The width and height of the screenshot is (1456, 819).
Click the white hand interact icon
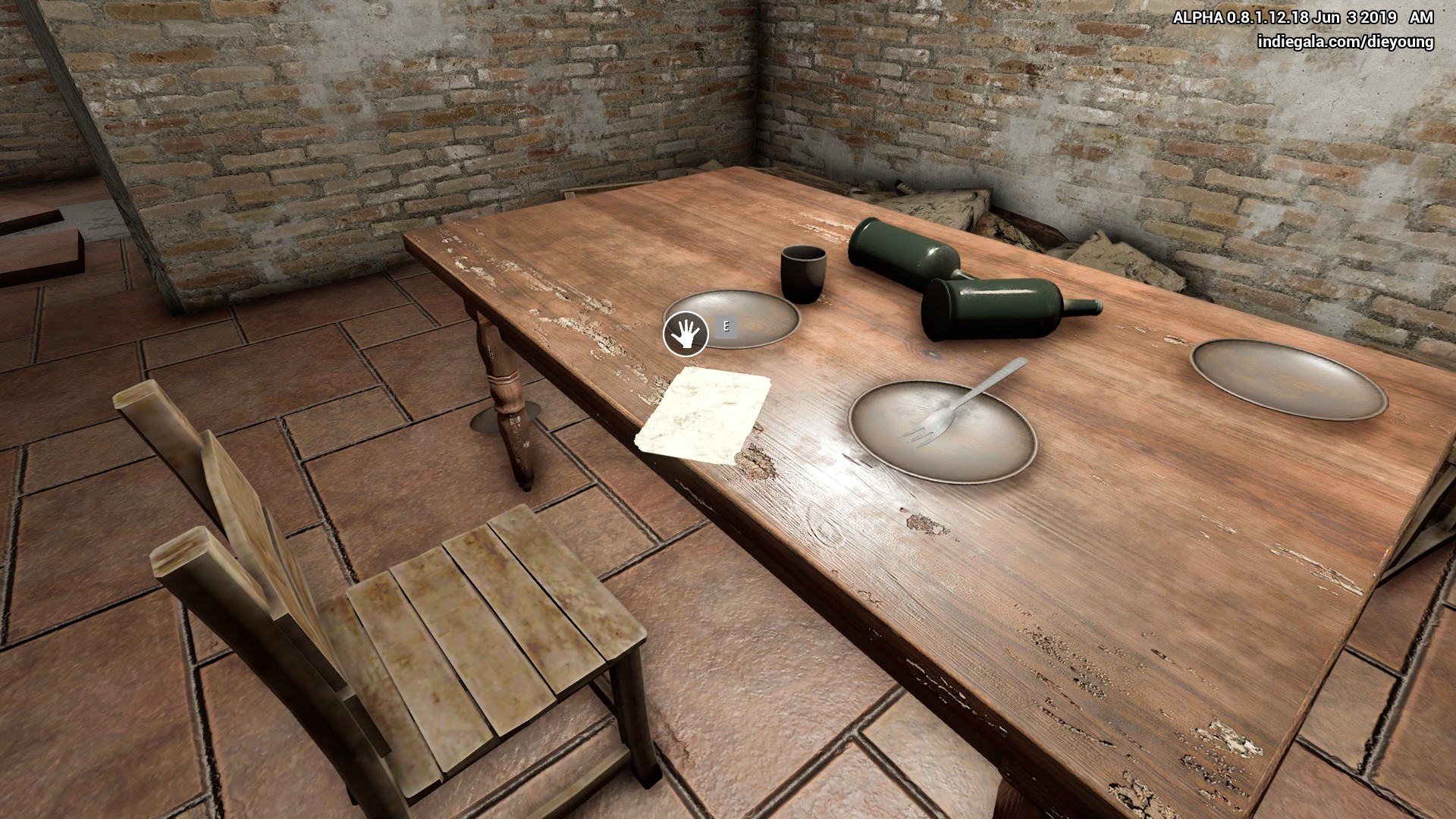(x=686, y=334)
